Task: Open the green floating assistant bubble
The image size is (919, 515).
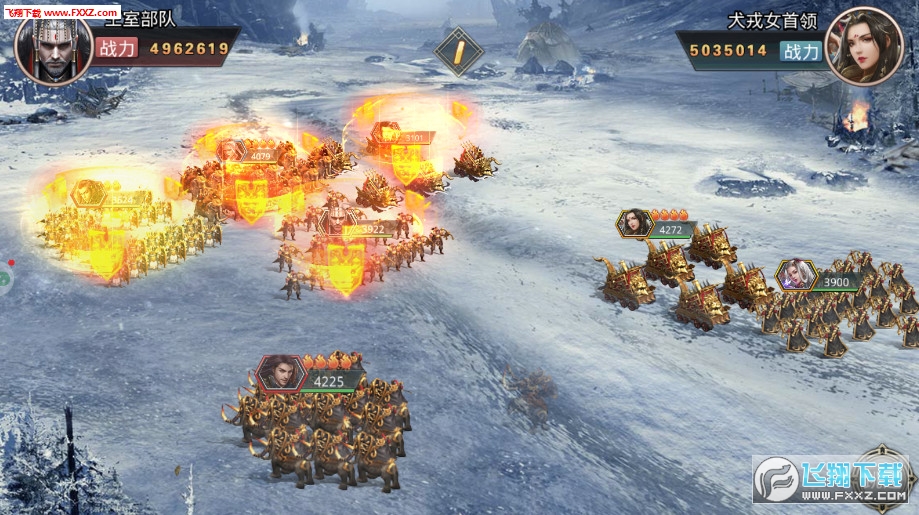Action: (x=4, y=279)
